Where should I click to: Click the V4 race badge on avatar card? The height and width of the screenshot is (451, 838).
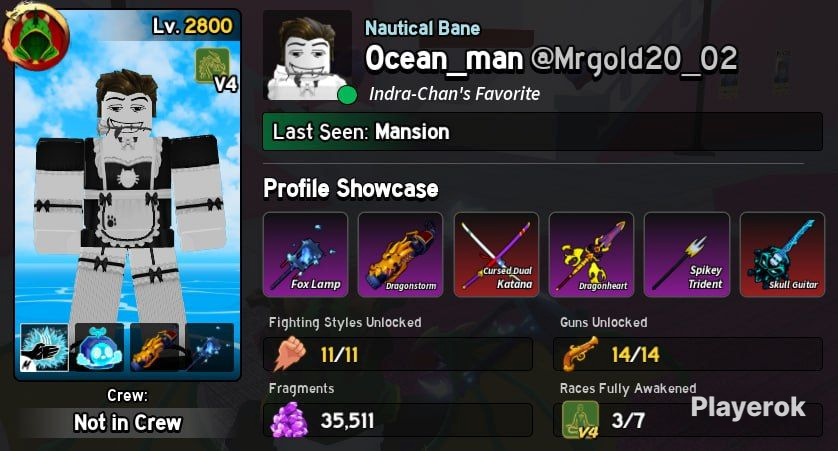click(x=215, y=70)
